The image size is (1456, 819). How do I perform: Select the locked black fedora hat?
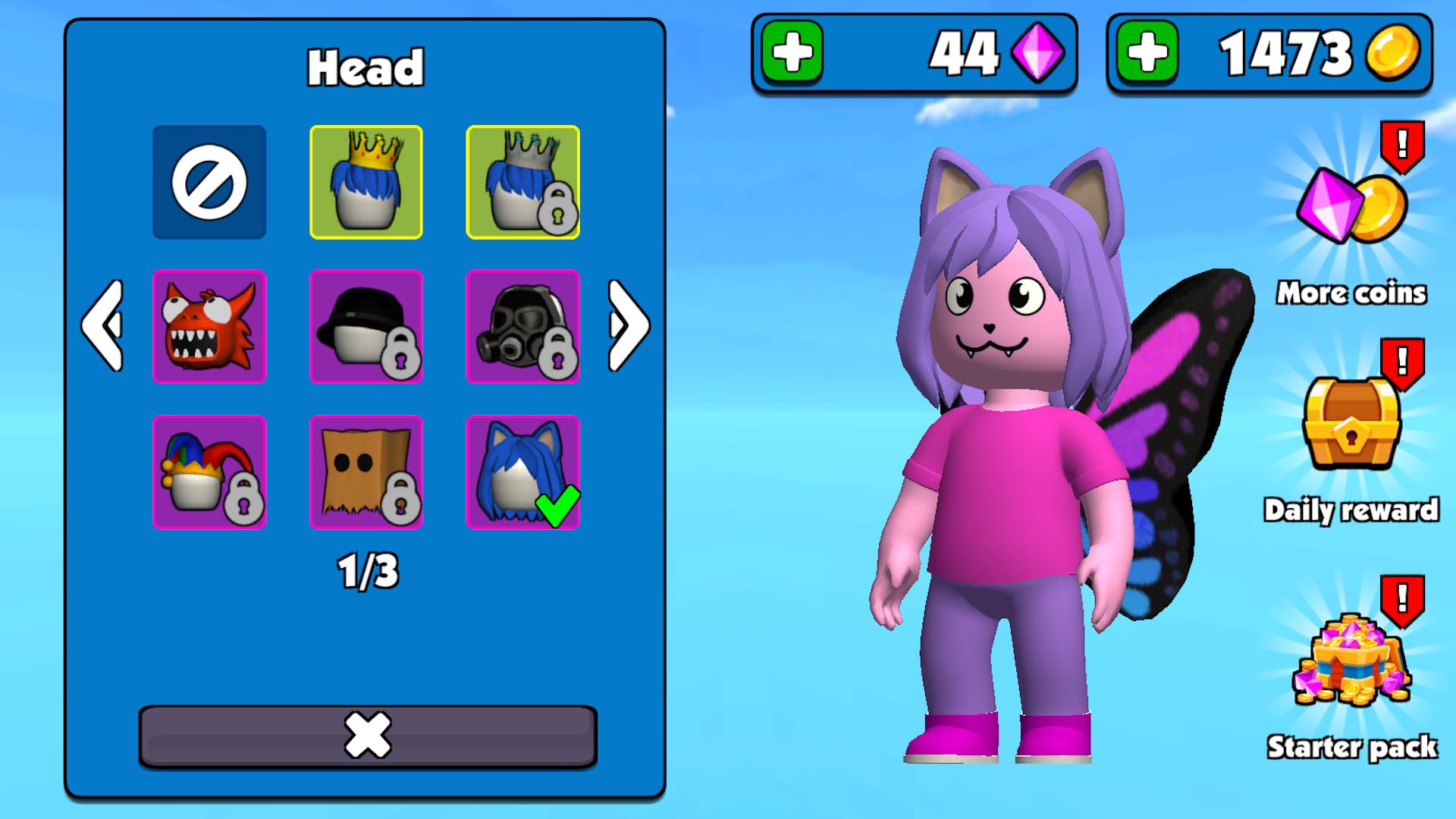[366, 326]
